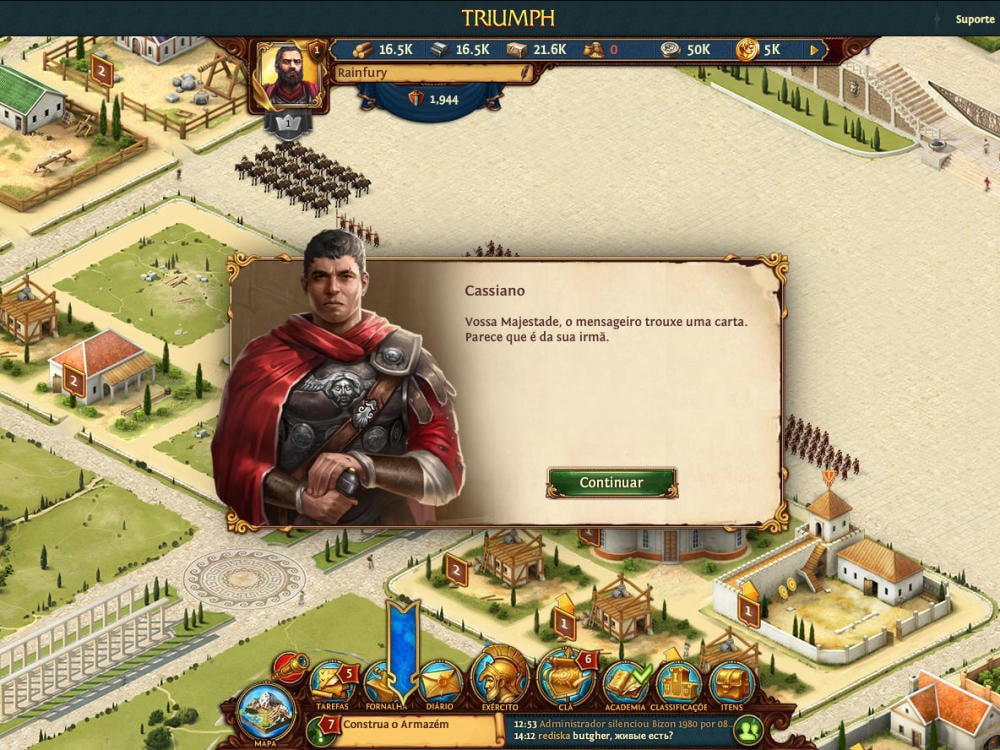Expand the resource bar arrow
Screen dimensions: 1000x750
(x=815, y=49)
